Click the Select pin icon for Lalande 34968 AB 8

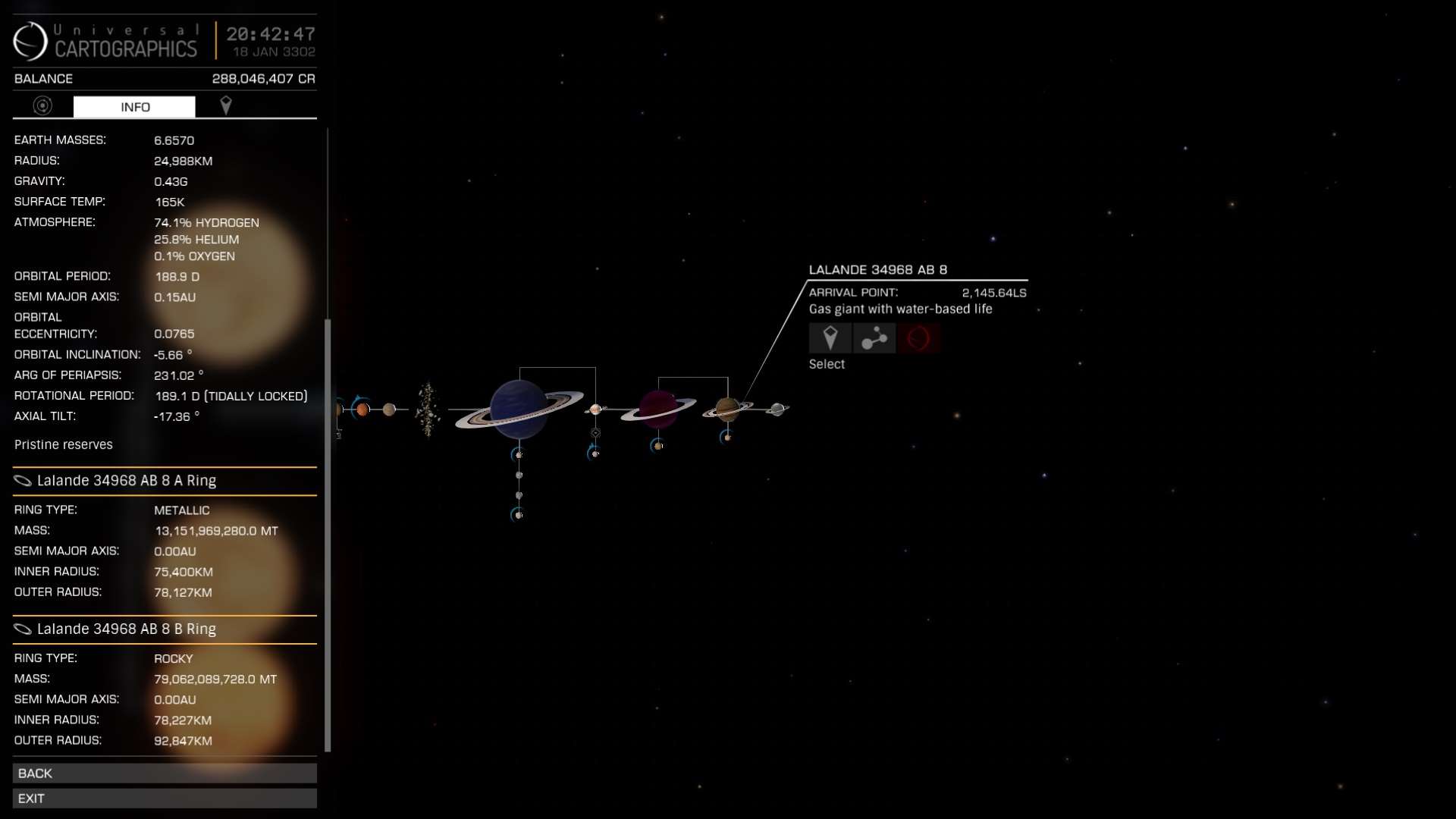tap(830, 338)
